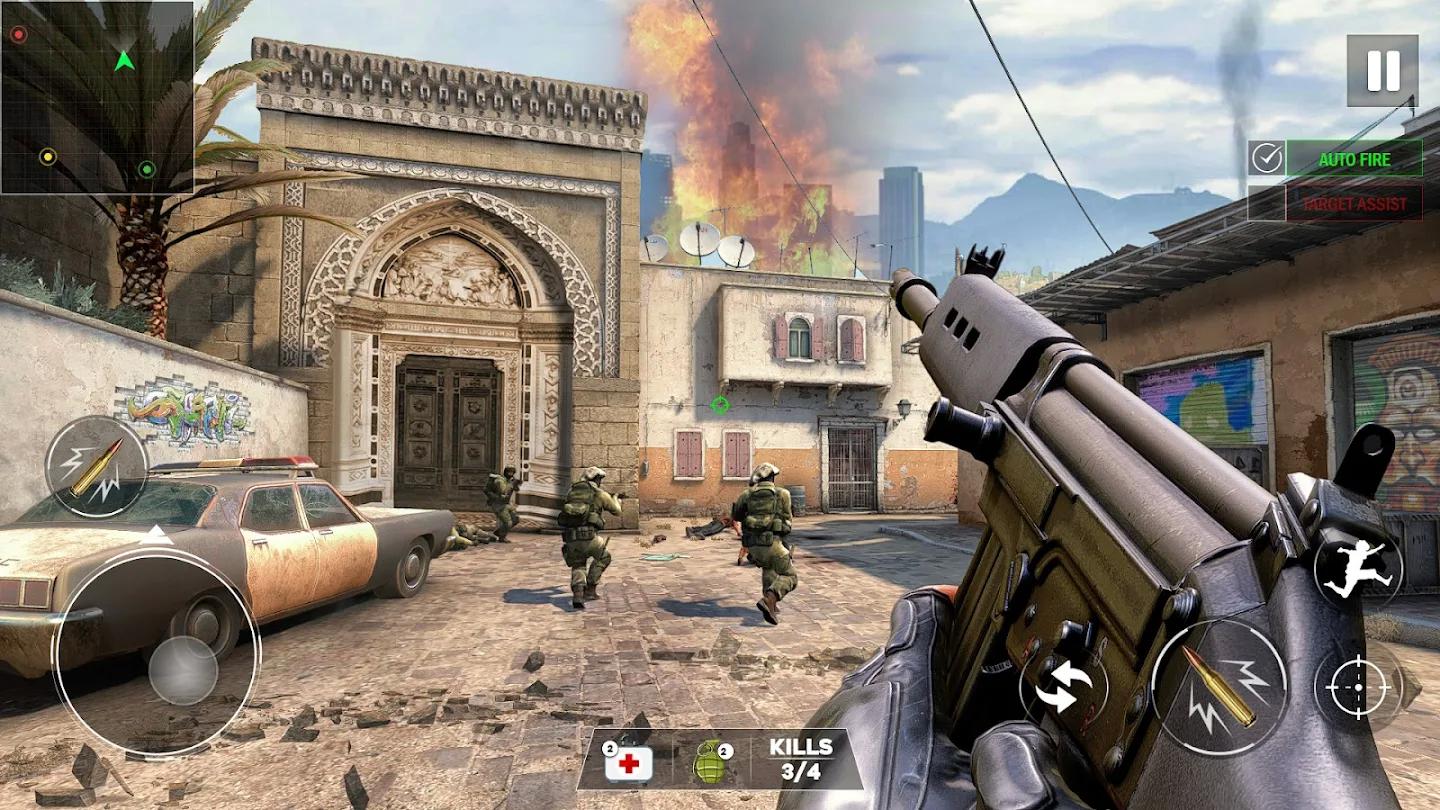
Task: Enable the Target Assist checkbox
Action: coord(1267,203)
